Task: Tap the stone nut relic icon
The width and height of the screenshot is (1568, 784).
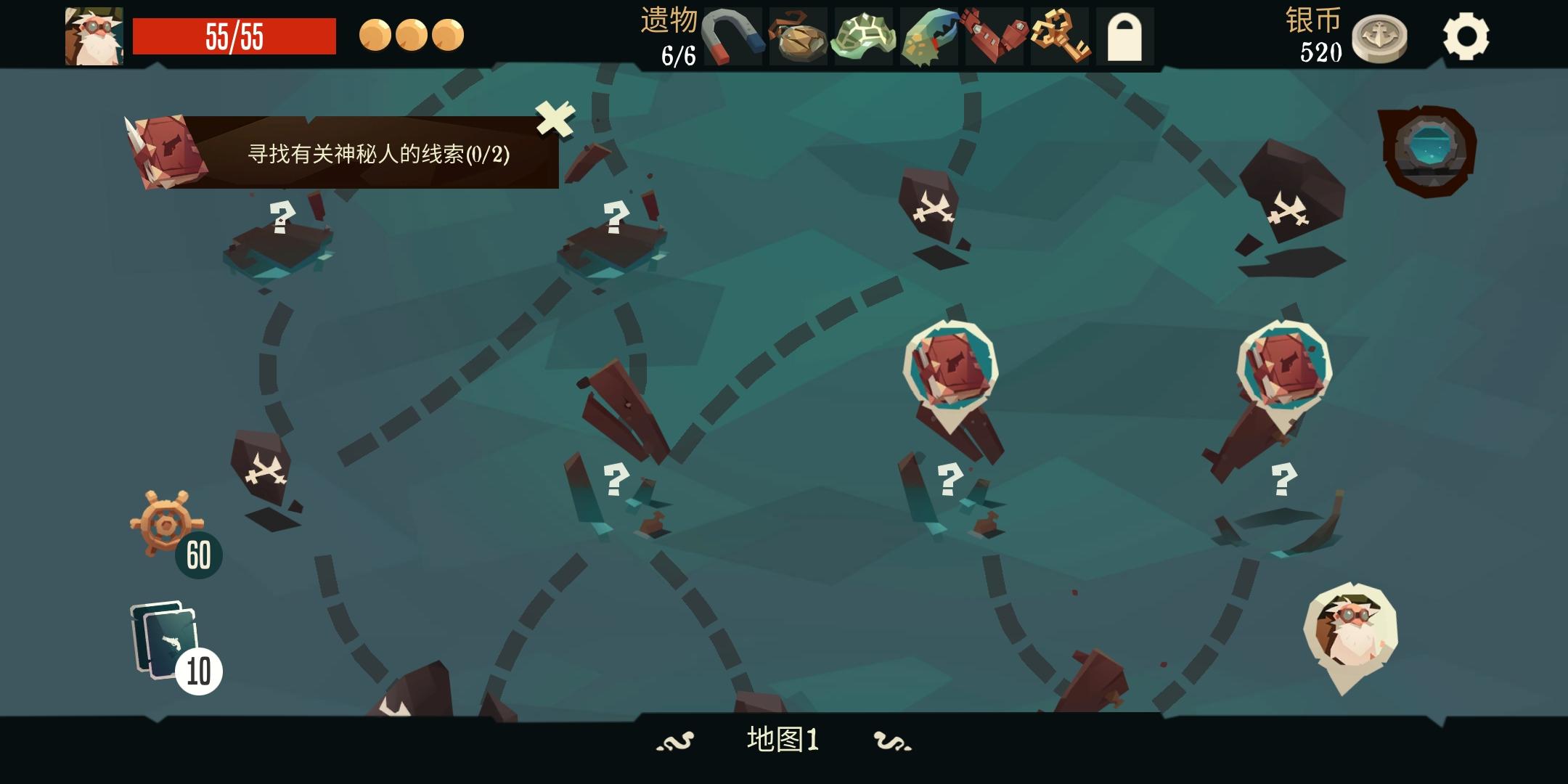Action: point(801,36)
